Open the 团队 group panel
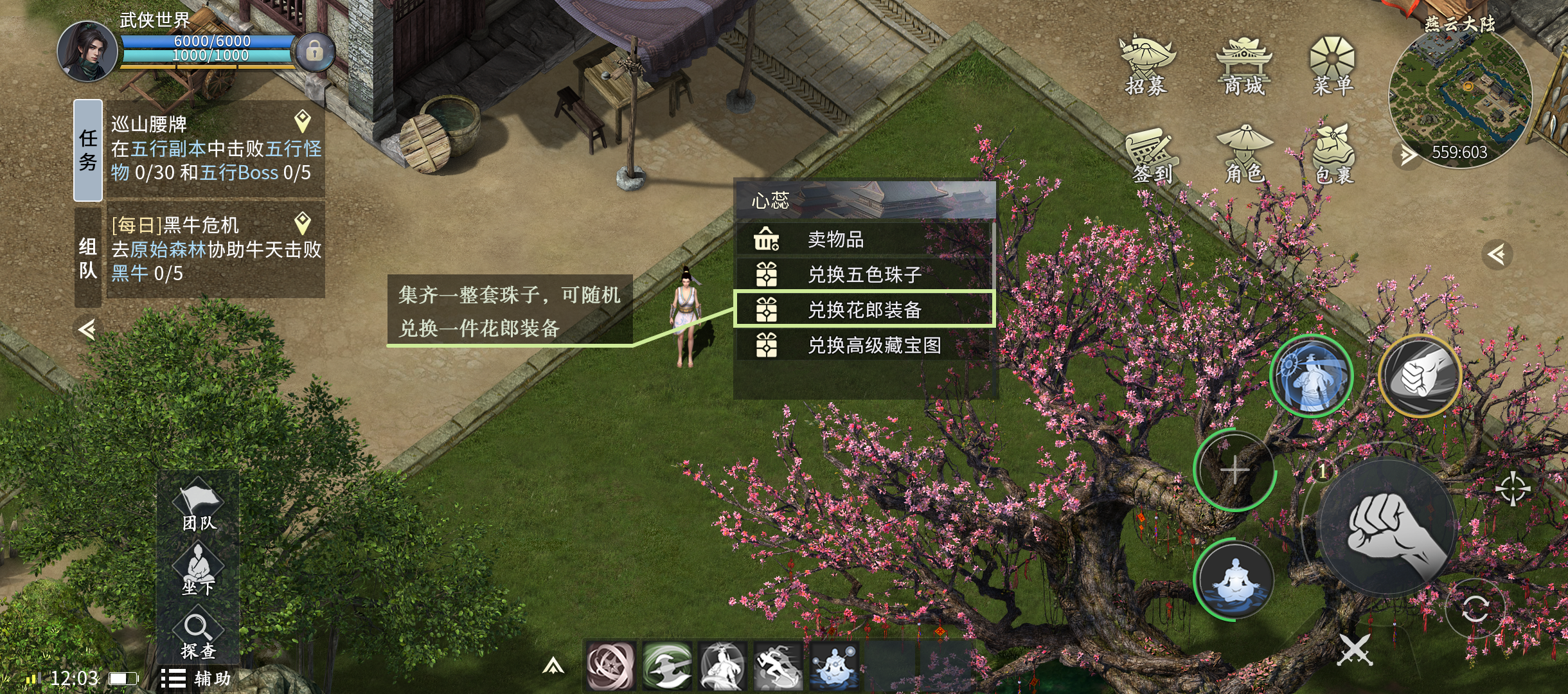The width and height of the screenshot is (1568, 694). pos(198,506)
